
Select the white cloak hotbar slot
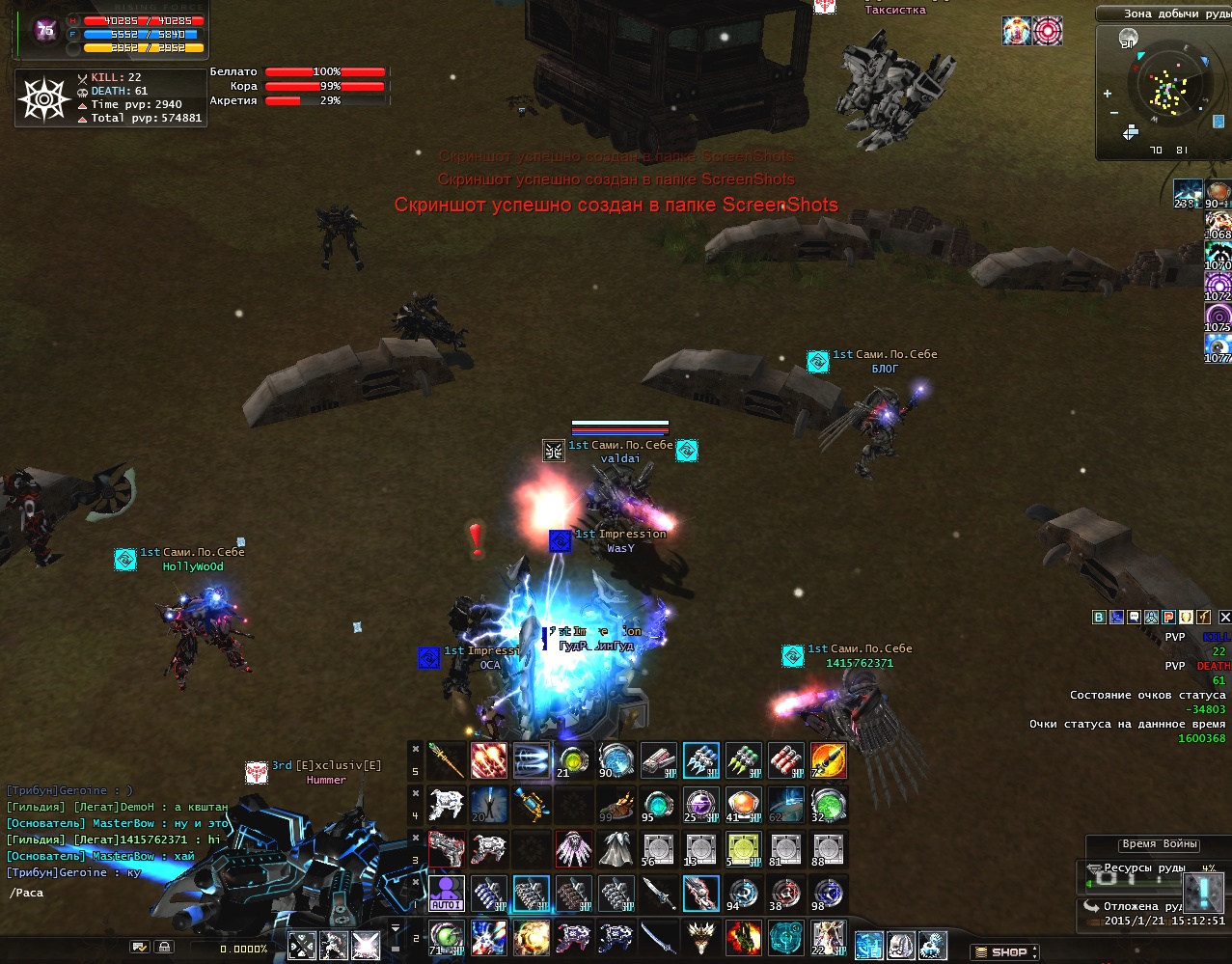click(x=616, y=848)
